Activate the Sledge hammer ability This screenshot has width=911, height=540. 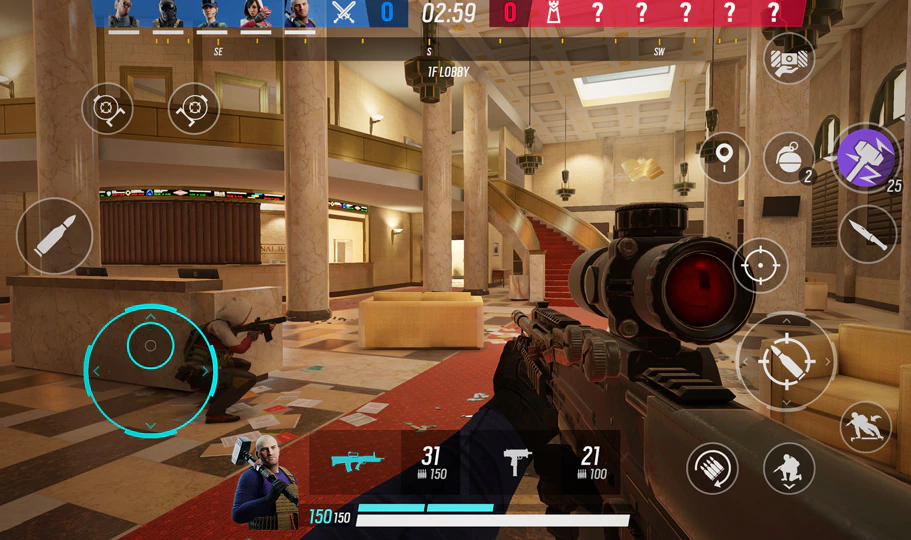point(866,158)
